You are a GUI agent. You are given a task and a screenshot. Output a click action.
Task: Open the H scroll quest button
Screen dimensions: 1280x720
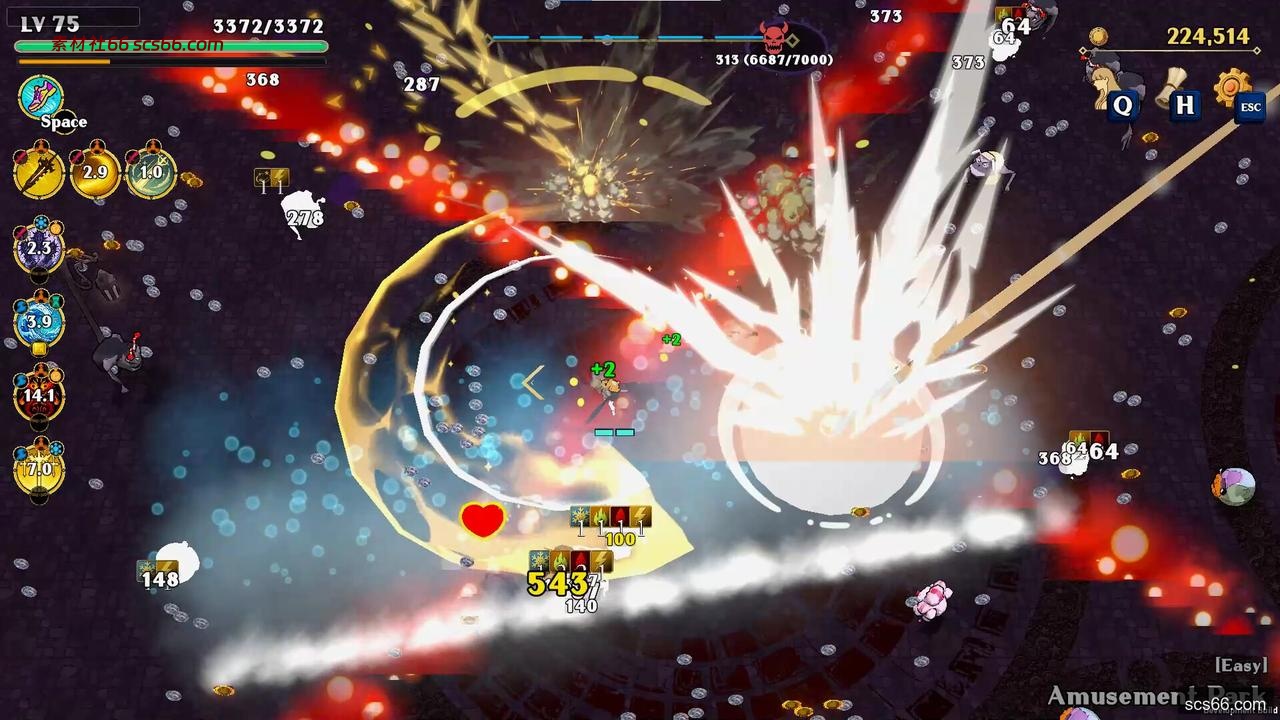[1184, 105]
